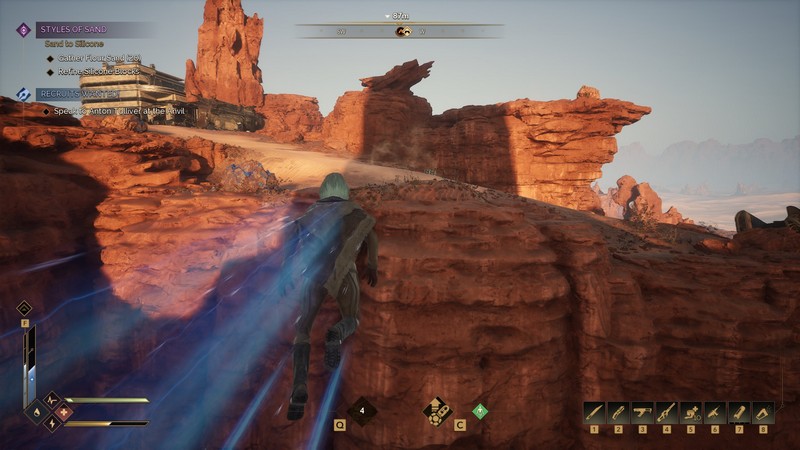This screenshot has width=800, height=450.
Task: Equip the gun in hotbar slot 3
Action: (642, 412)
